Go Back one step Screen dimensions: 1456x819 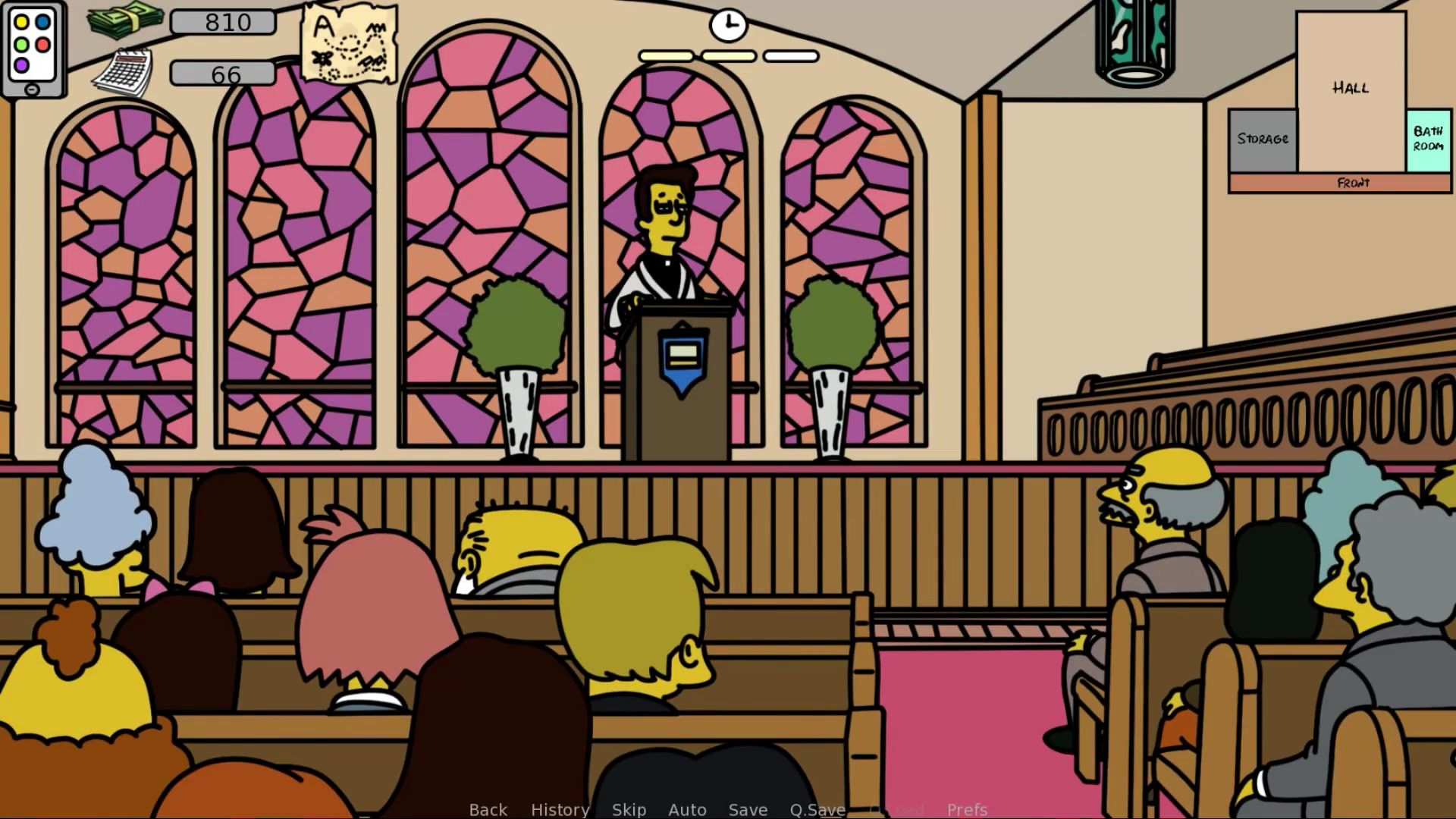(488, 809)
